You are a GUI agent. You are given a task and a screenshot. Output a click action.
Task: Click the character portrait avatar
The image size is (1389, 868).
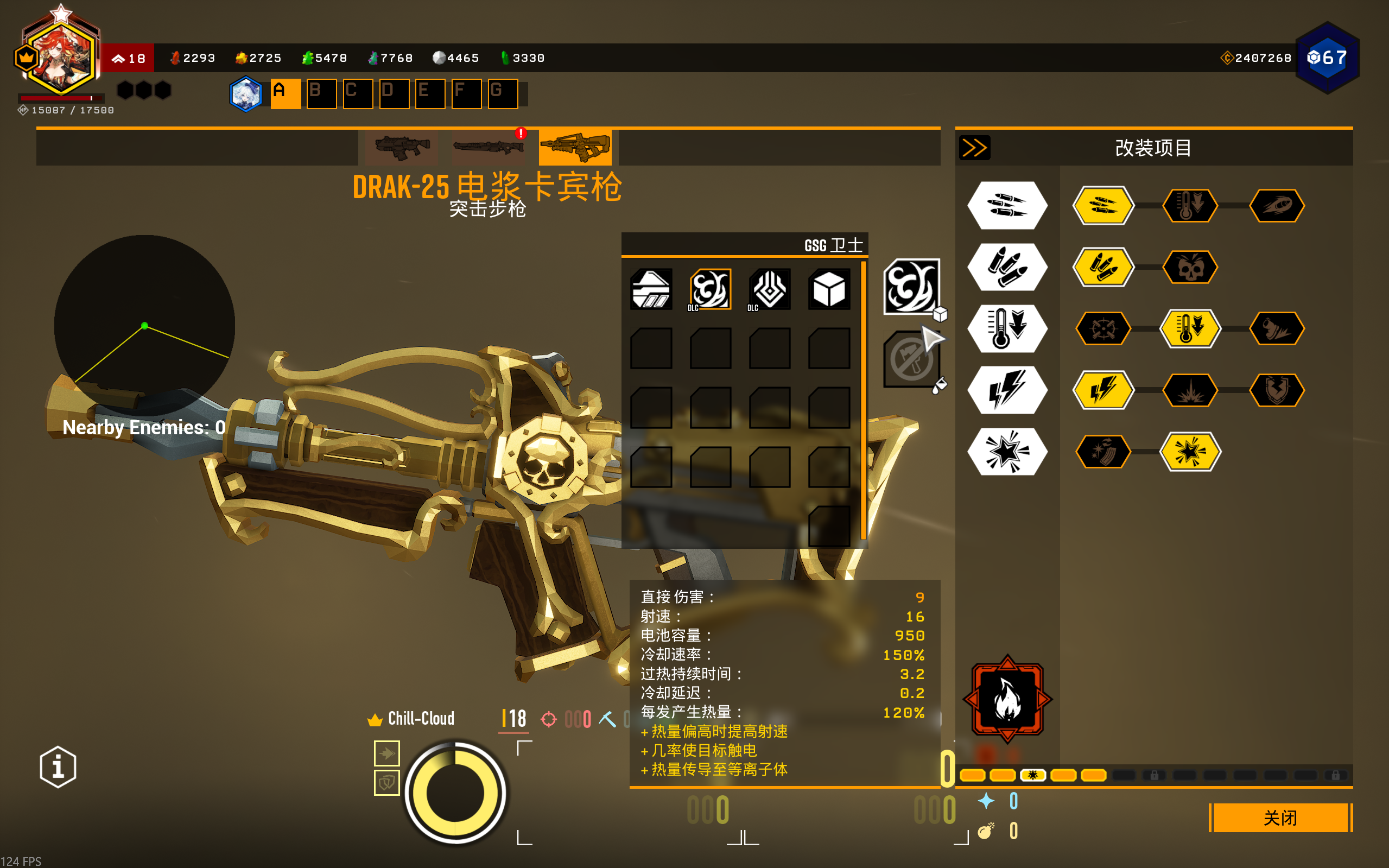click(60, 58)
